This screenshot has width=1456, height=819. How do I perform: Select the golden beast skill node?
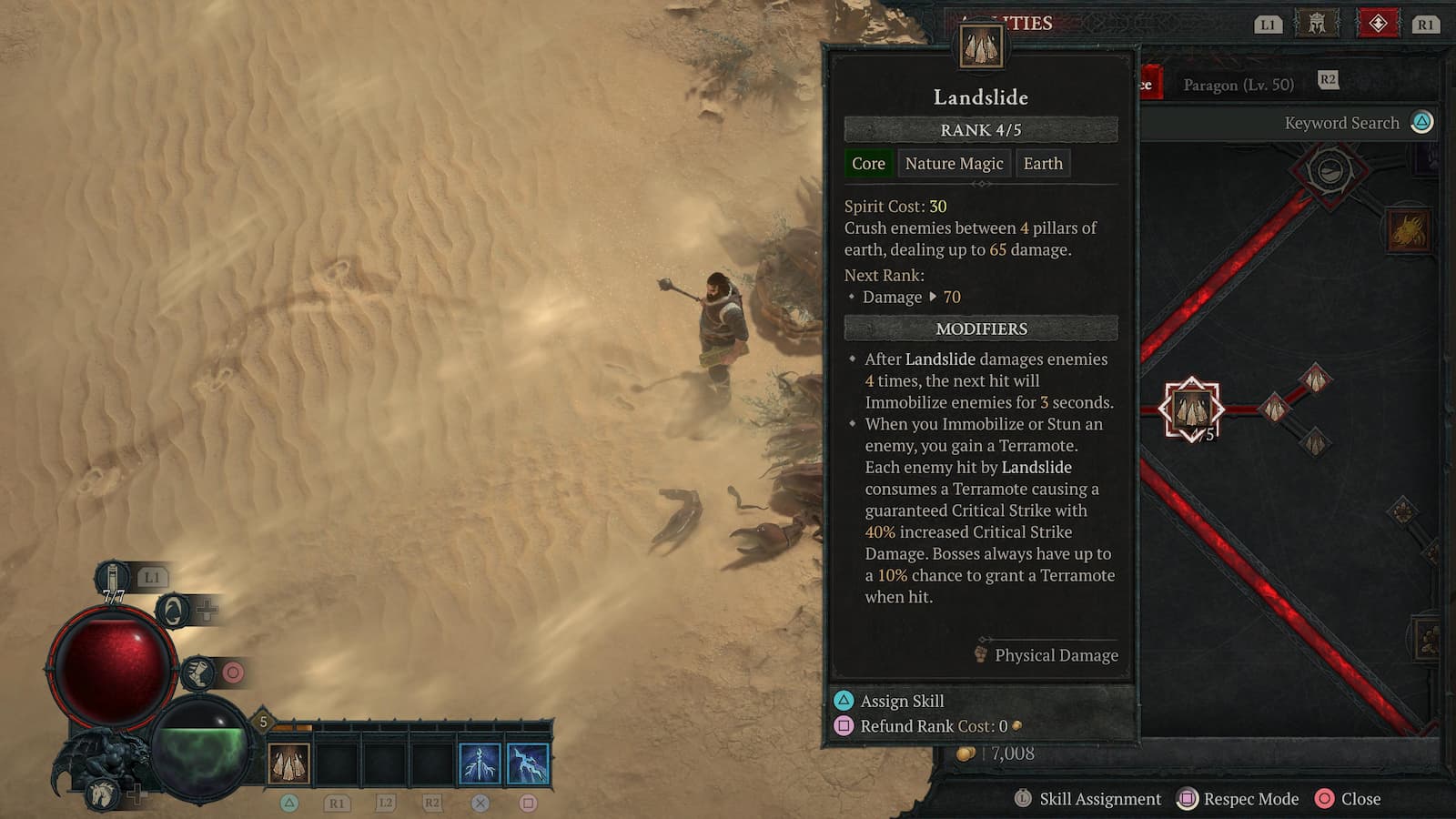click(x=1408, y=231)
